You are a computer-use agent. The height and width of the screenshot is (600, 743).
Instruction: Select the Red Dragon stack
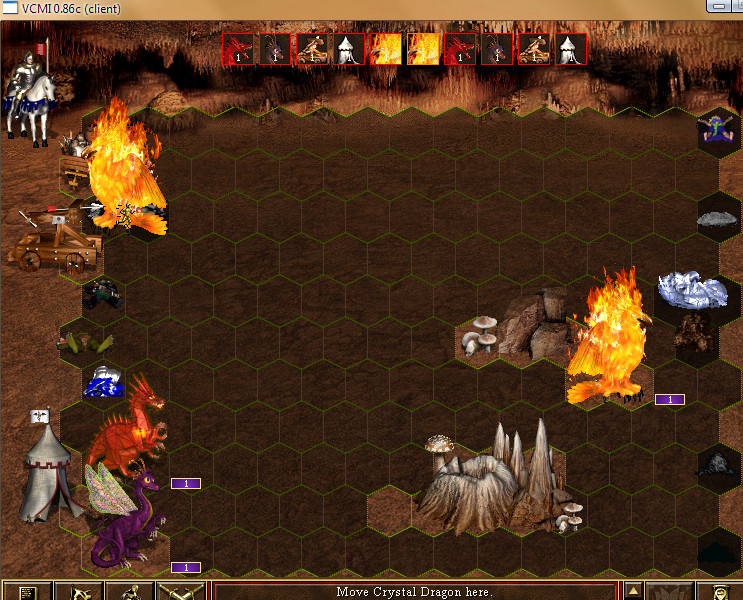[x=127, y=430]
